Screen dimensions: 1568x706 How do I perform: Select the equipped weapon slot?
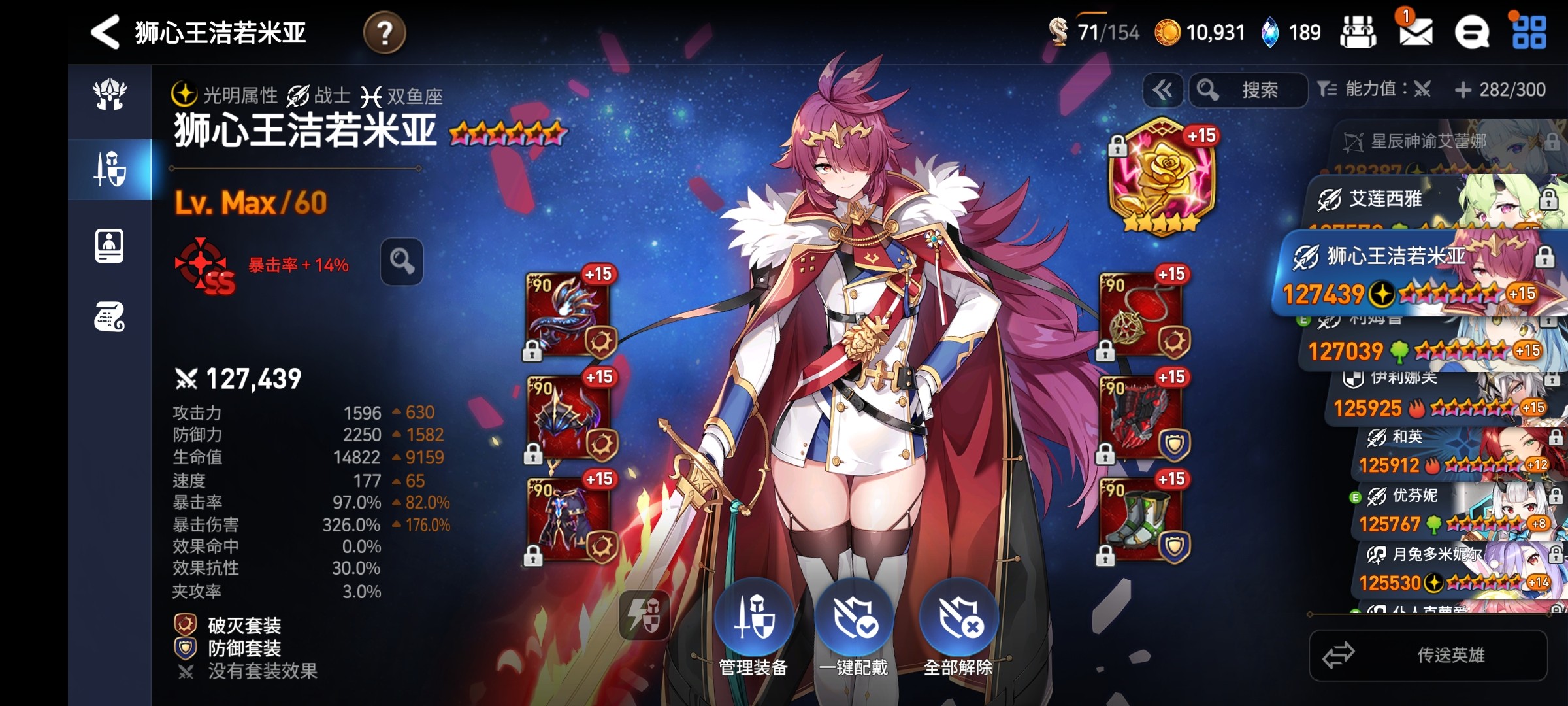point(568,314)
